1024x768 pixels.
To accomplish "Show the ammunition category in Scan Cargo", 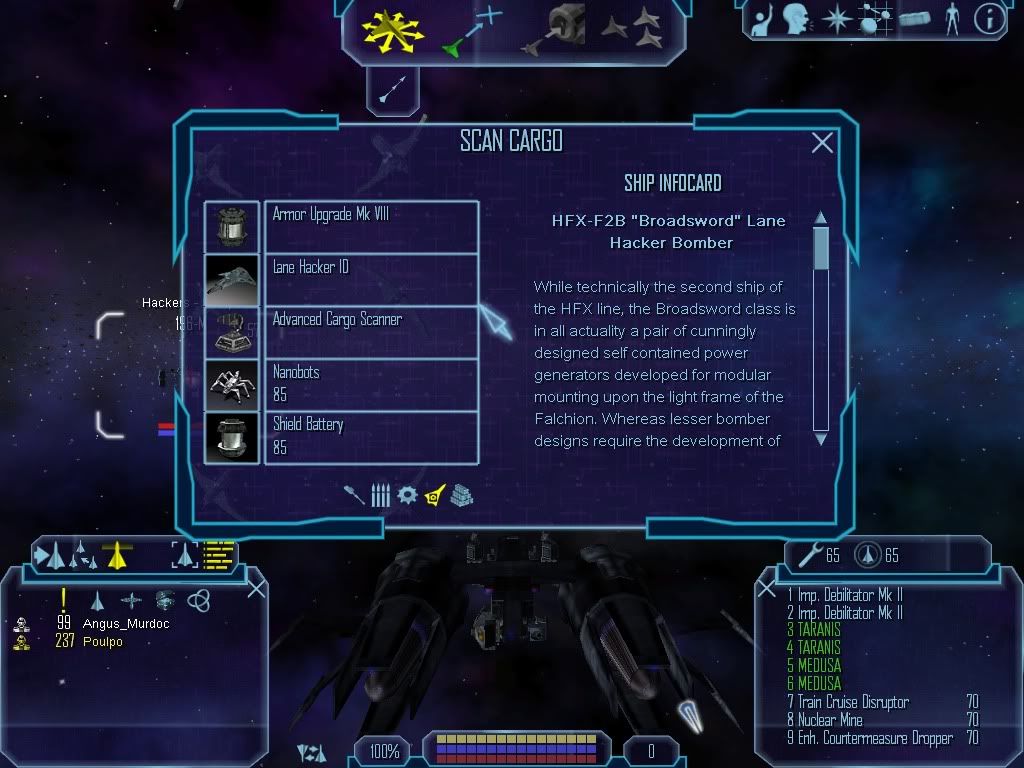I will (x=380, y=495).
